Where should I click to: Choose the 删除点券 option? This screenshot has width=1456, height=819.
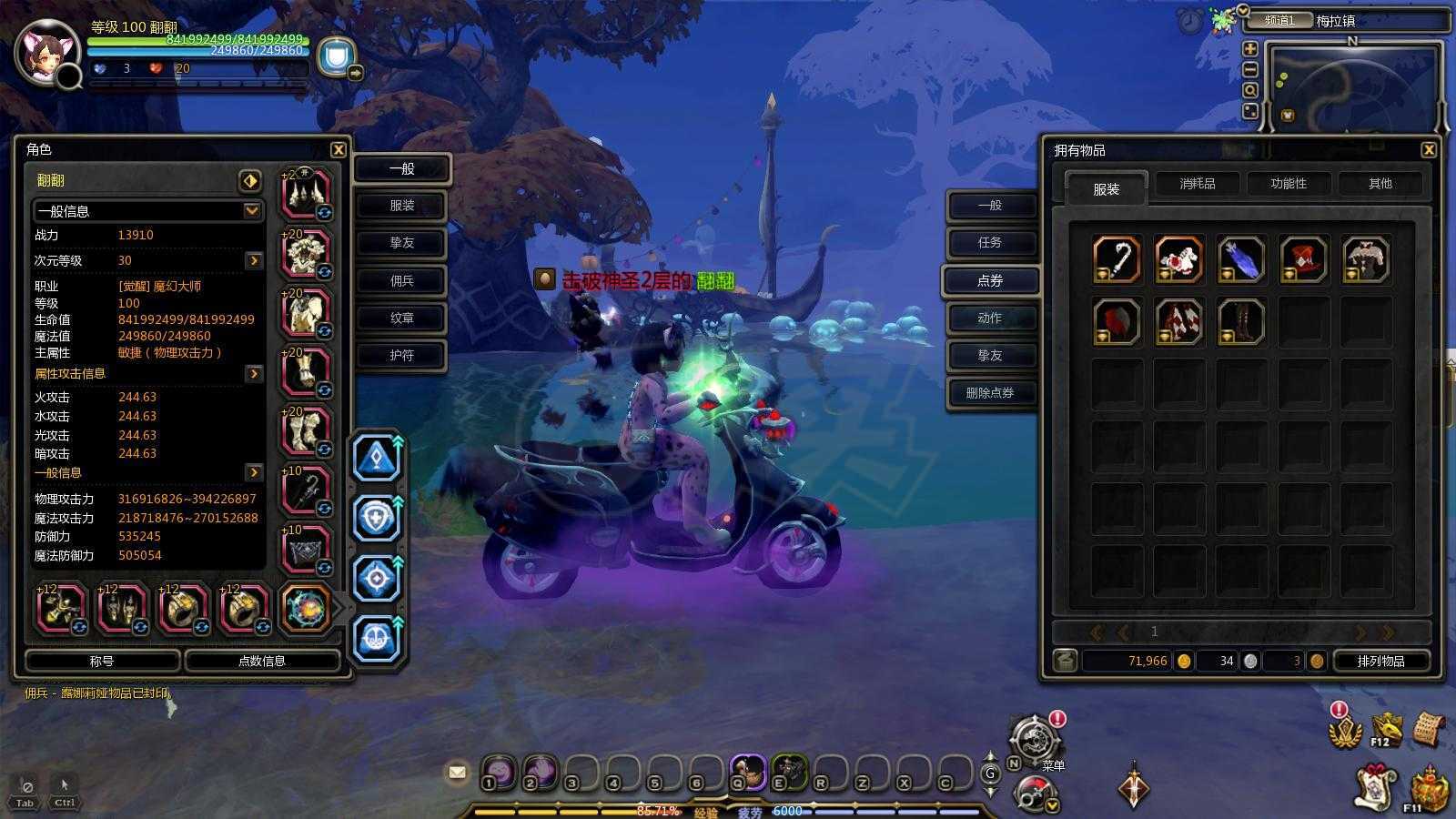point(990,393)
